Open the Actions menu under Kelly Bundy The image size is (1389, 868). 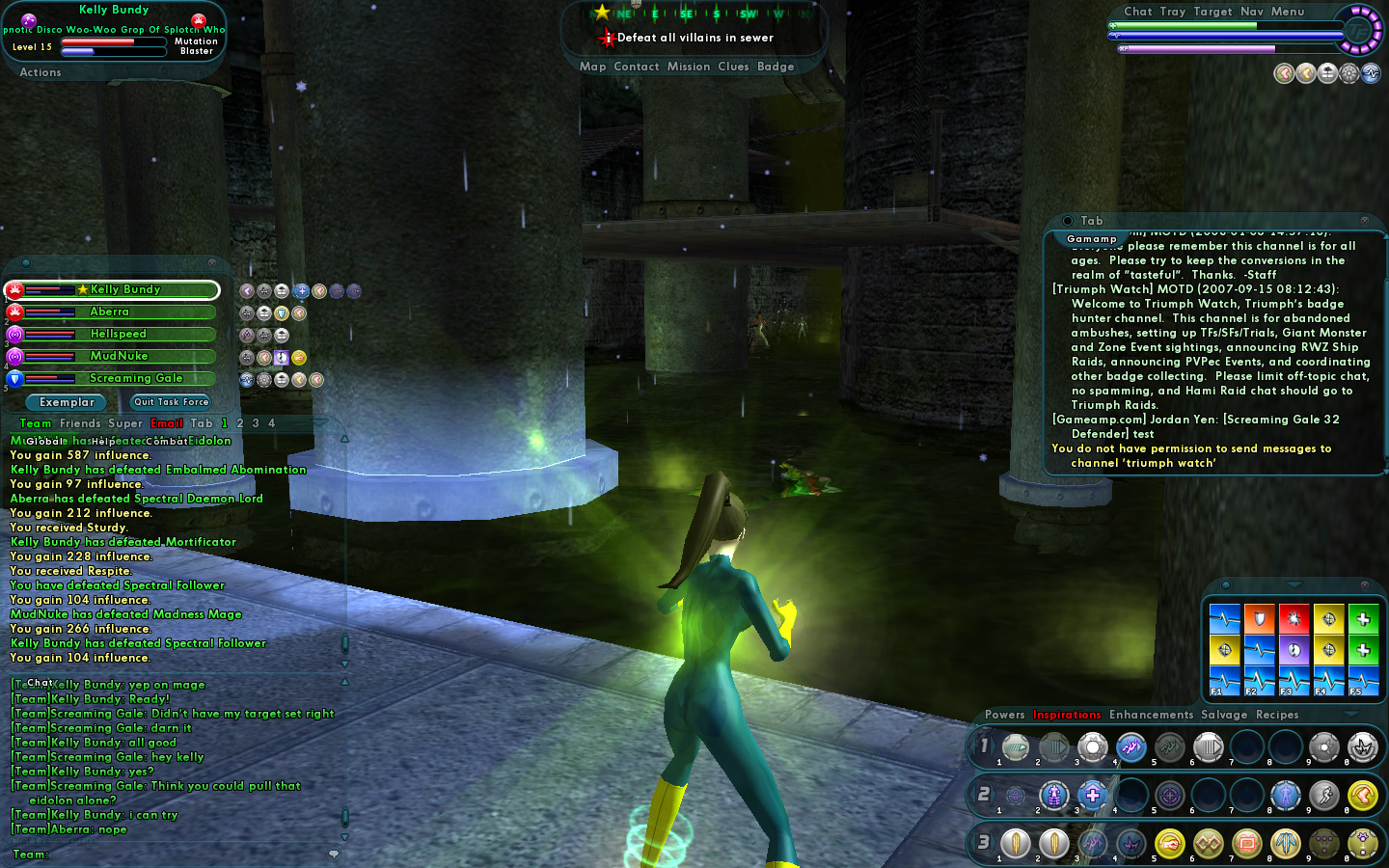point(41,72)
